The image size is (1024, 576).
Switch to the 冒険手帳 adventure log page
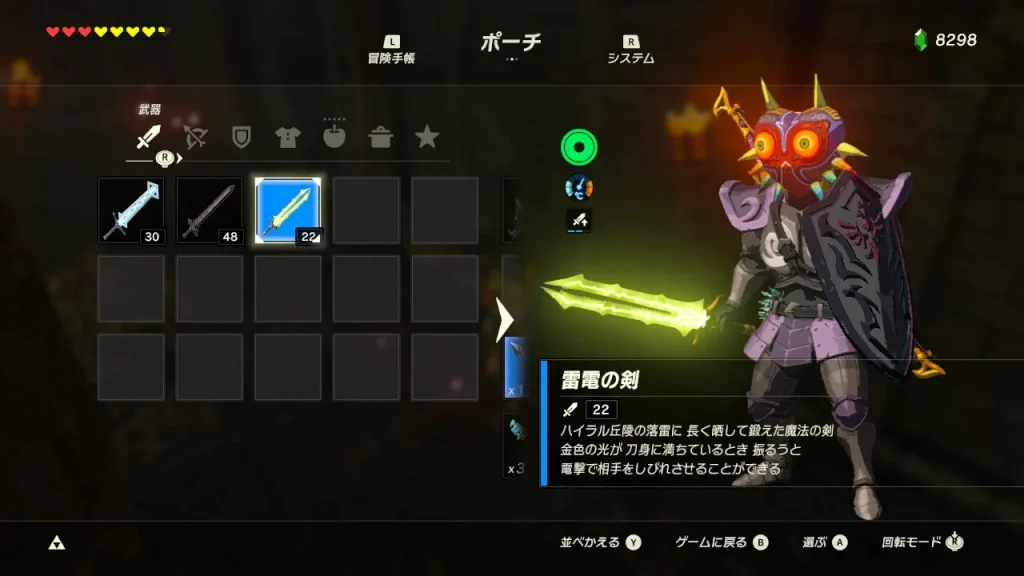point(390,50)
